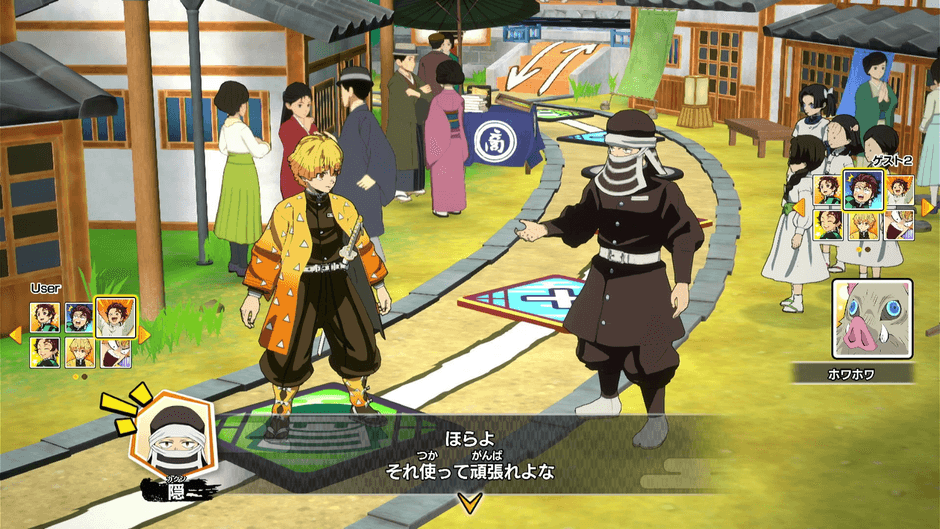Screen dimensions: 940x529
Task: Select the cheering Tanjiro stamp in User panel
Action: 115,316
